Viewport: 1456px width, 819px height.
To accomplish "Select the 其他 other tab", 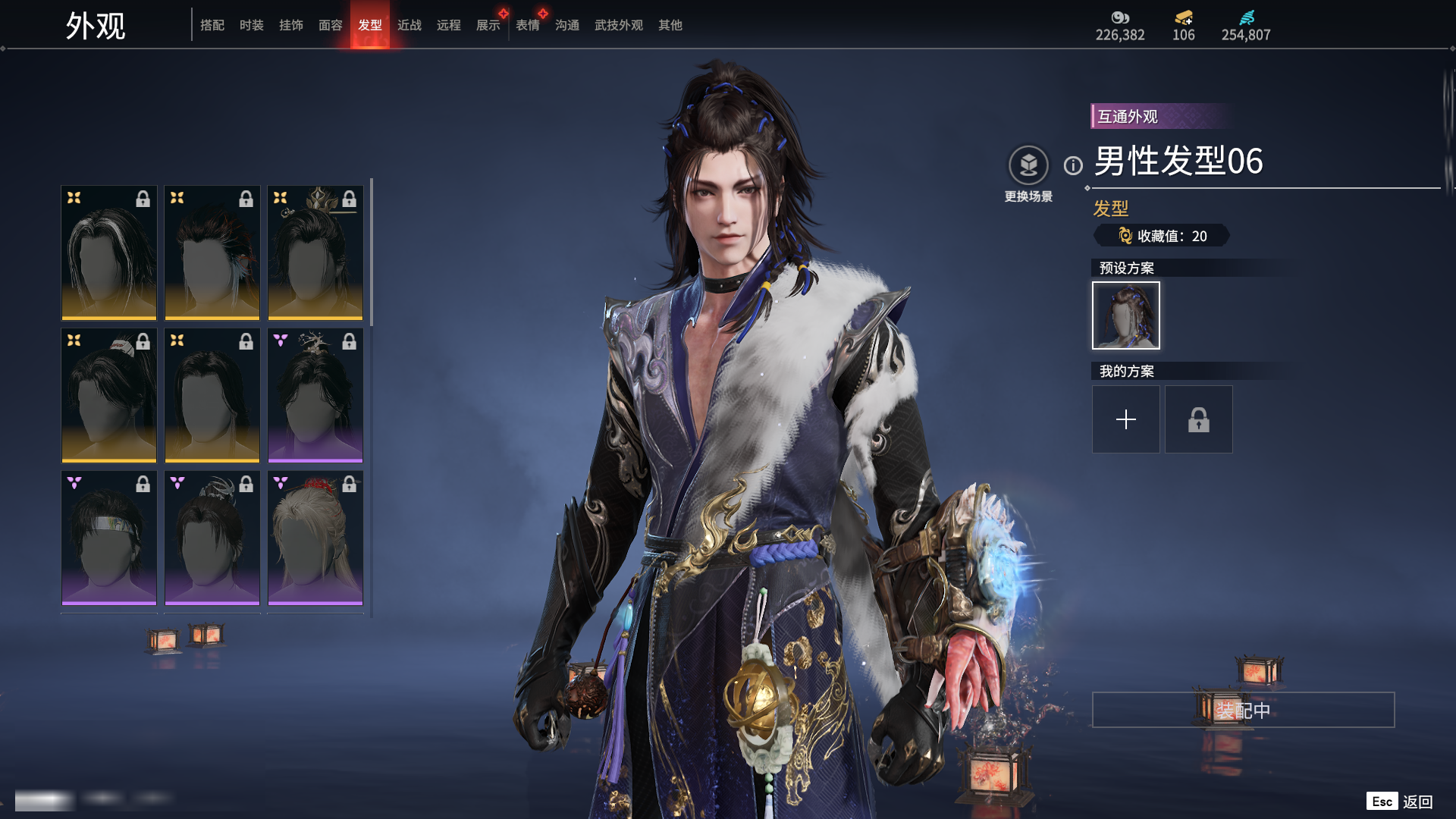I will [670, 25].
